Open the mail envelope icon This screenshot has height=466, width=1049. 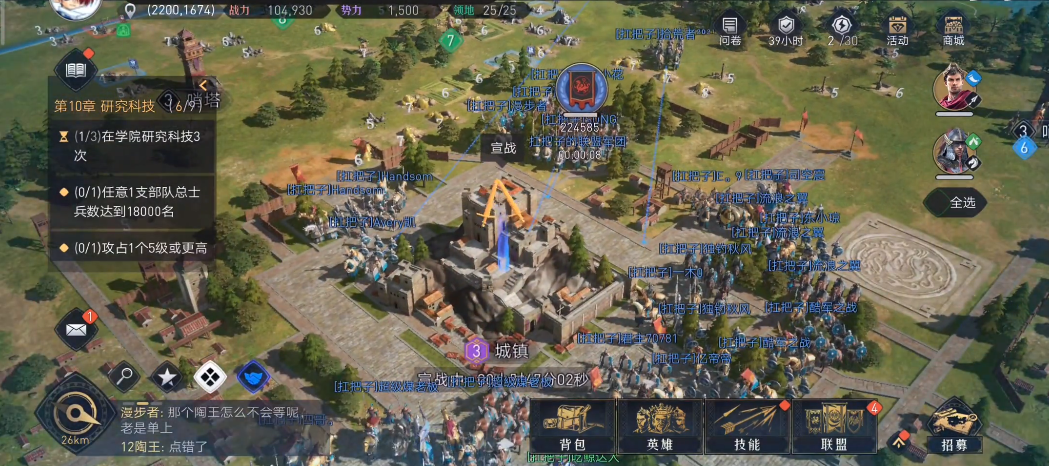(76, 327)
